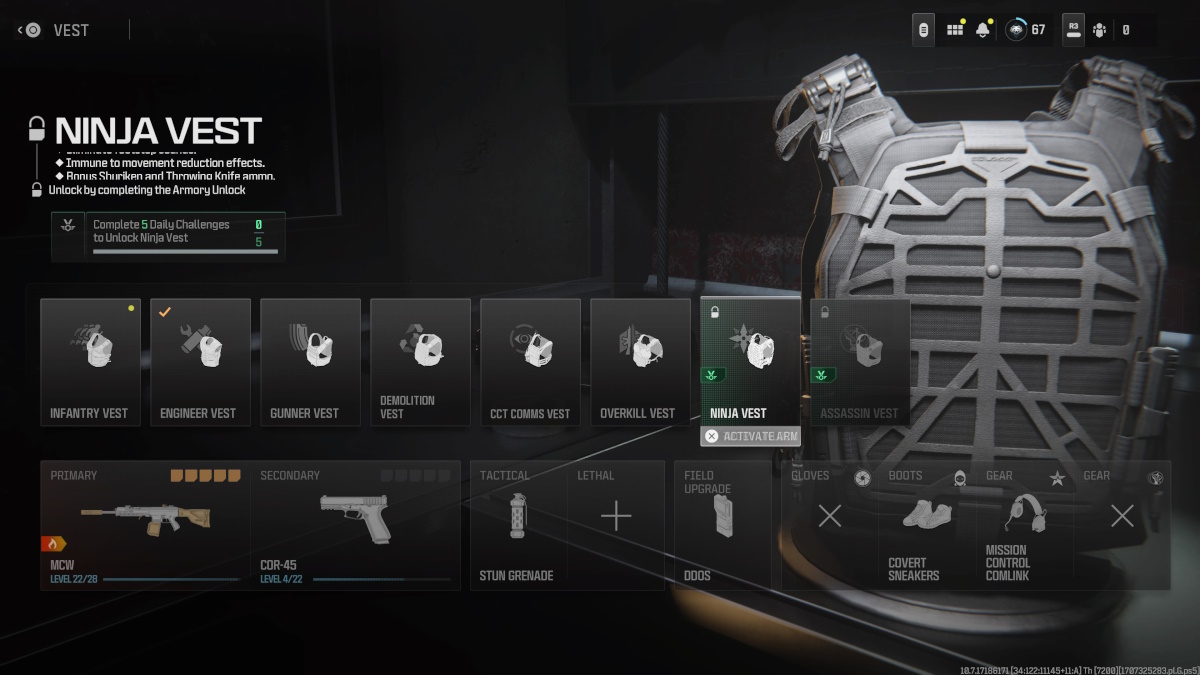This screenshot has width=1200, height=675.
Task: Pick the Gunner Vest tile
Action: pos(310,362)
